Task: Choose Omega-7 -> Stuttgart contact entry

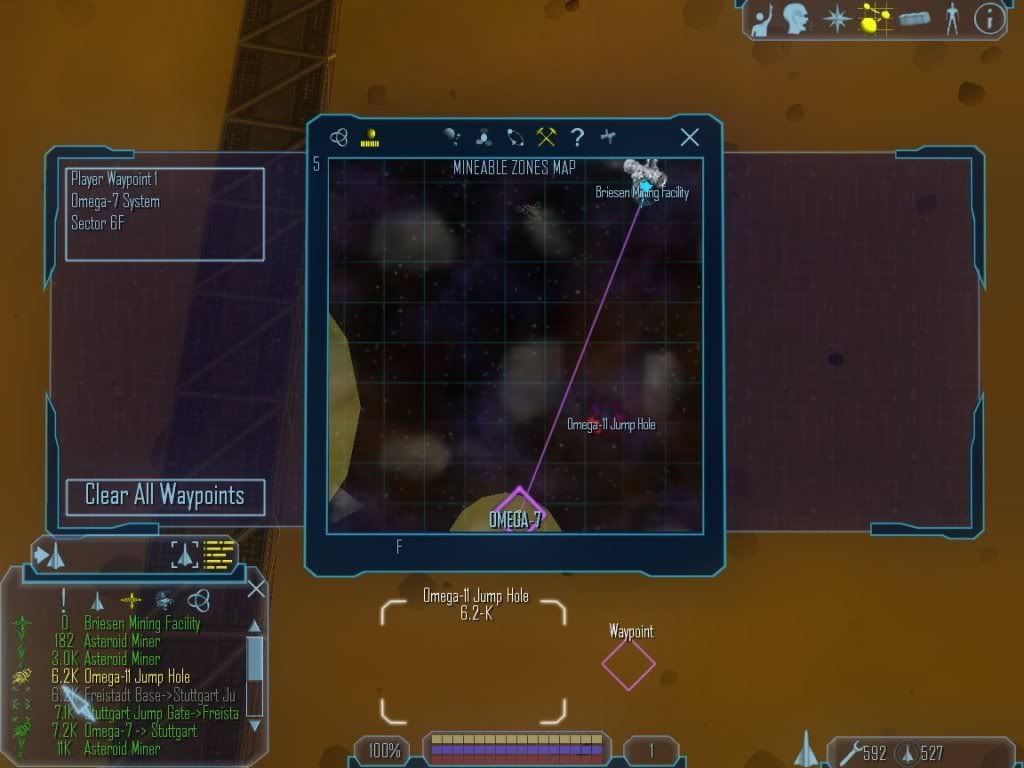Action: click(140, 731)
